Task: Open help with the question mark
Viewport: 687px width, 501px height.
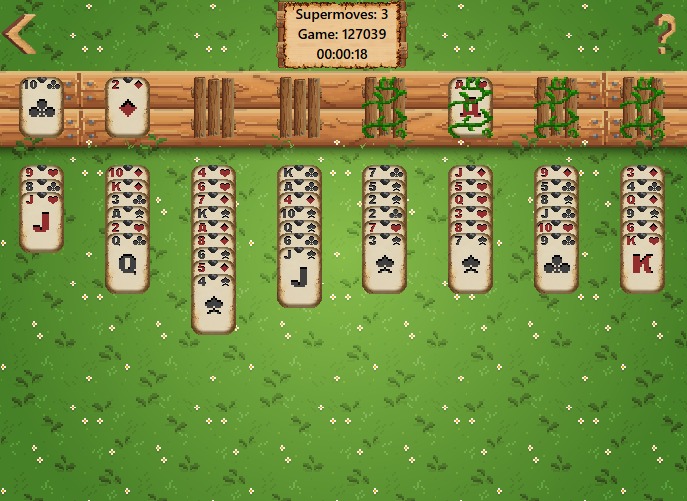Action: (665, 35)
